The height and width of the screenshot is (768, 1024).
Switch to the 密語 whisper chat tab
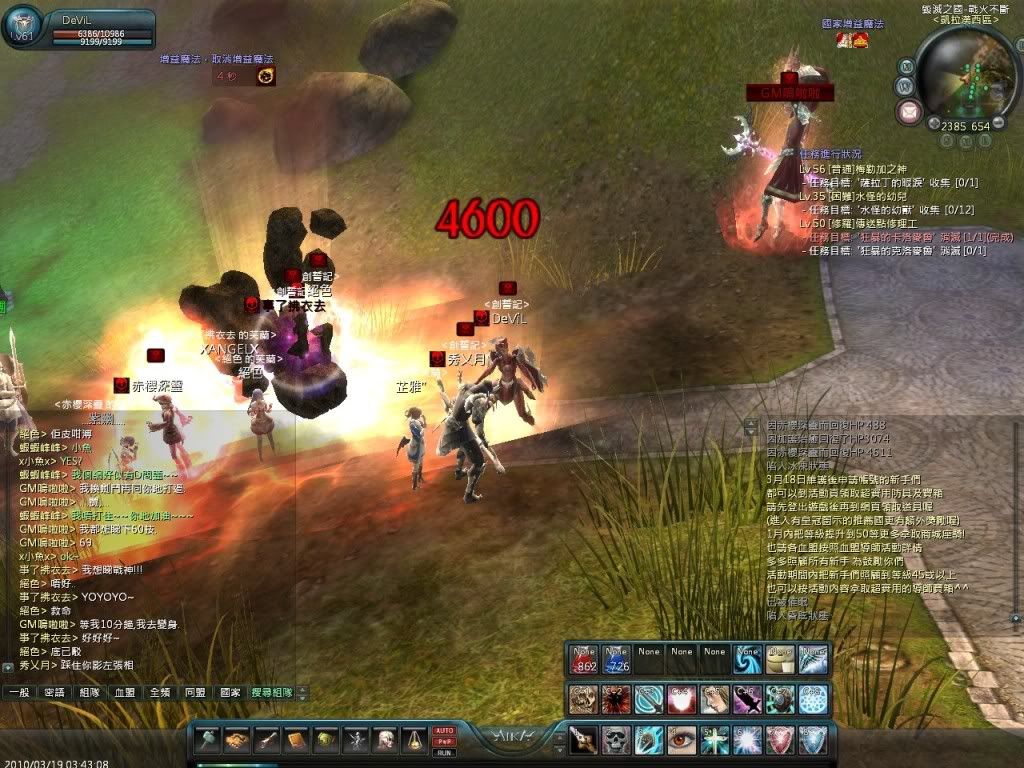click(x=54, y=692)
